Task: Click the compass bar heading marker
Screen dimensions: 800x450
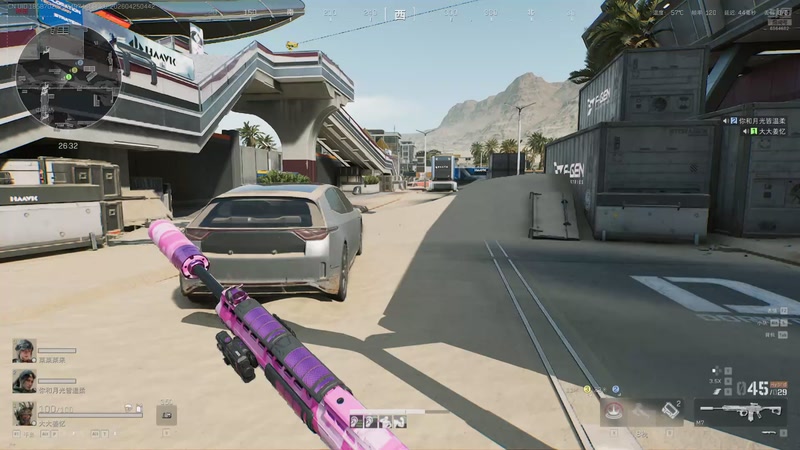Action: click(400, 14)
